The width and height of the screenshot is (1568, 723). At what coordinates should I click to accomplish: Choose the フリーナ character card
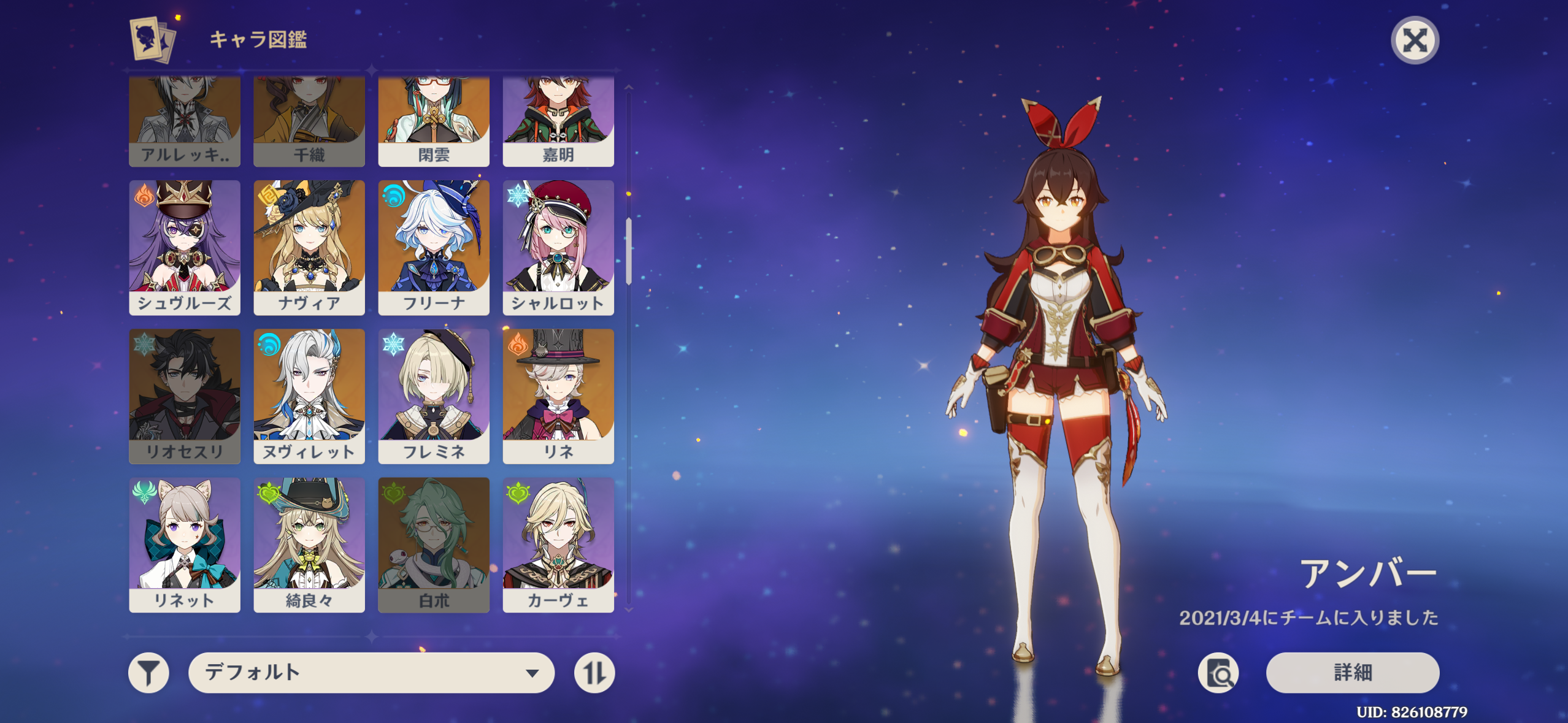pyautogui.click(x=434, y=247)
